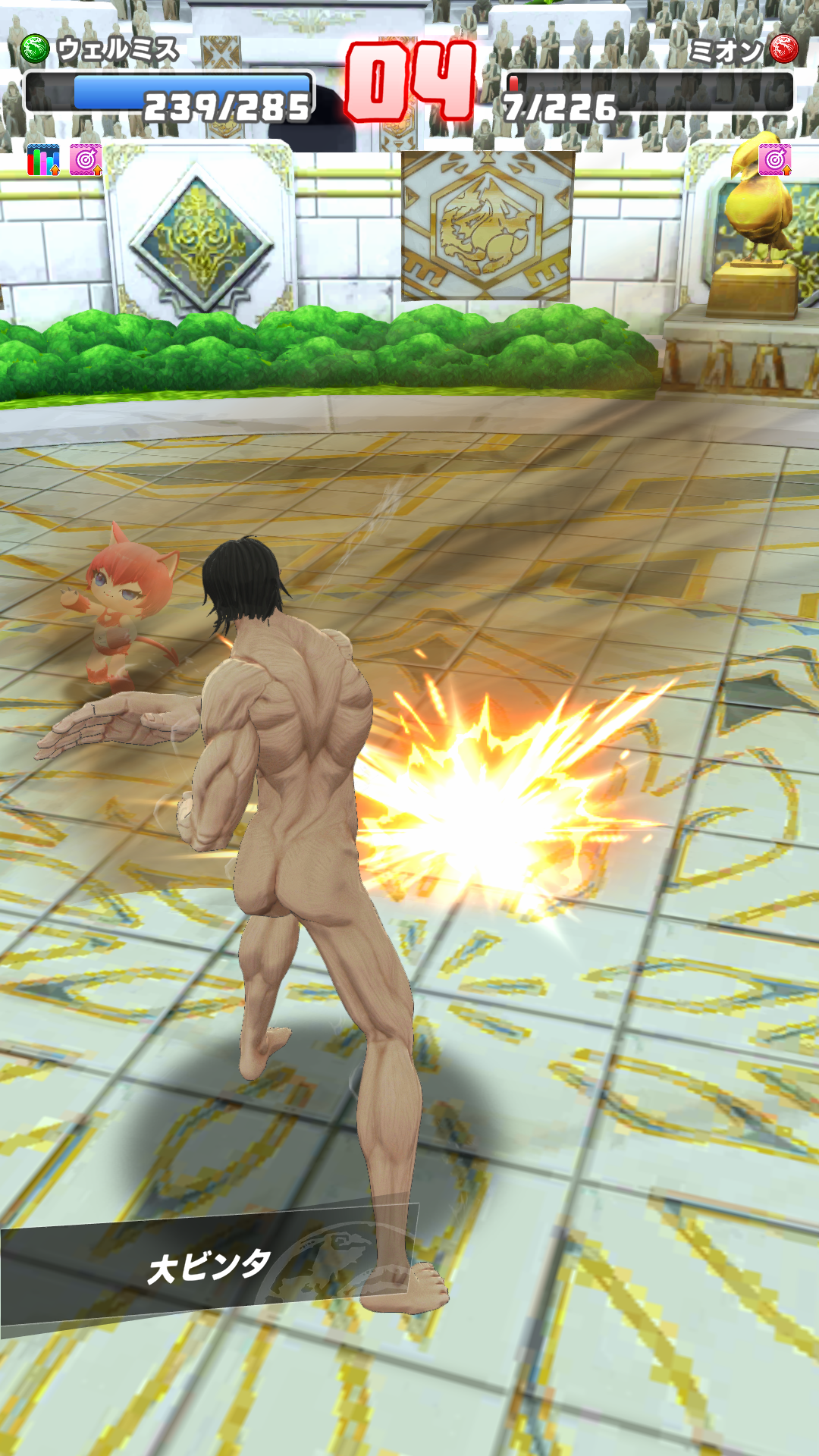Tap the rainbow bars stat-up buff icon
Image resolution: width=819 pixels, height=1456 pixels.
(42, 160)
